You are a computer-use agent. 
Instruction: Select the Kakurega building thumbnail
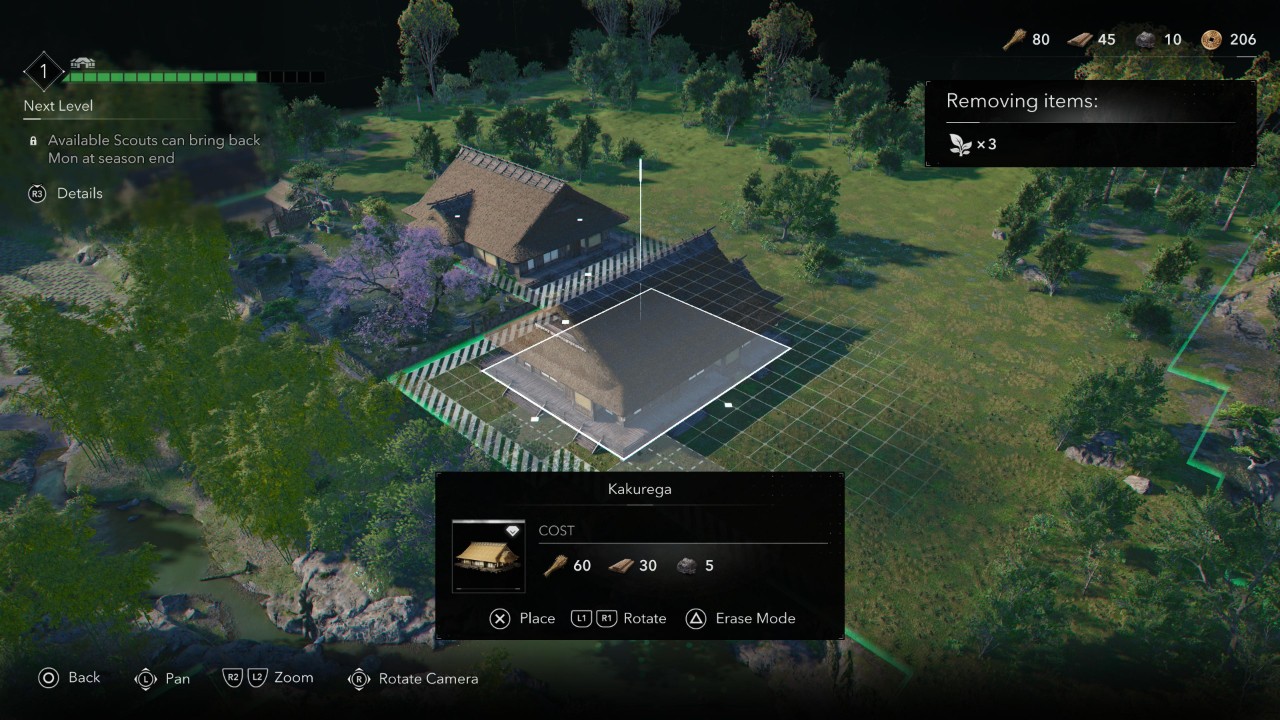488,556
